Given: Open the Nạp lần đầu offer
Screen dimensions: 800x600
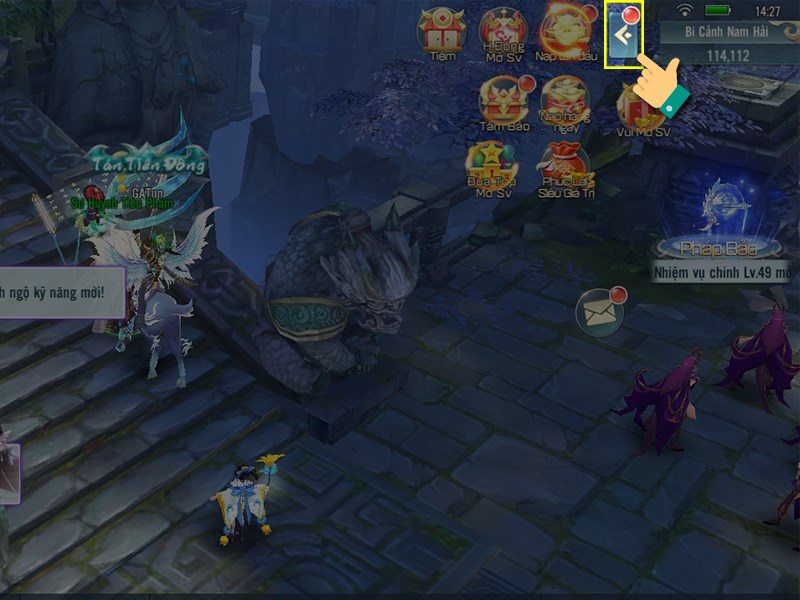Looking at the screenshot, I should [565, 33].
